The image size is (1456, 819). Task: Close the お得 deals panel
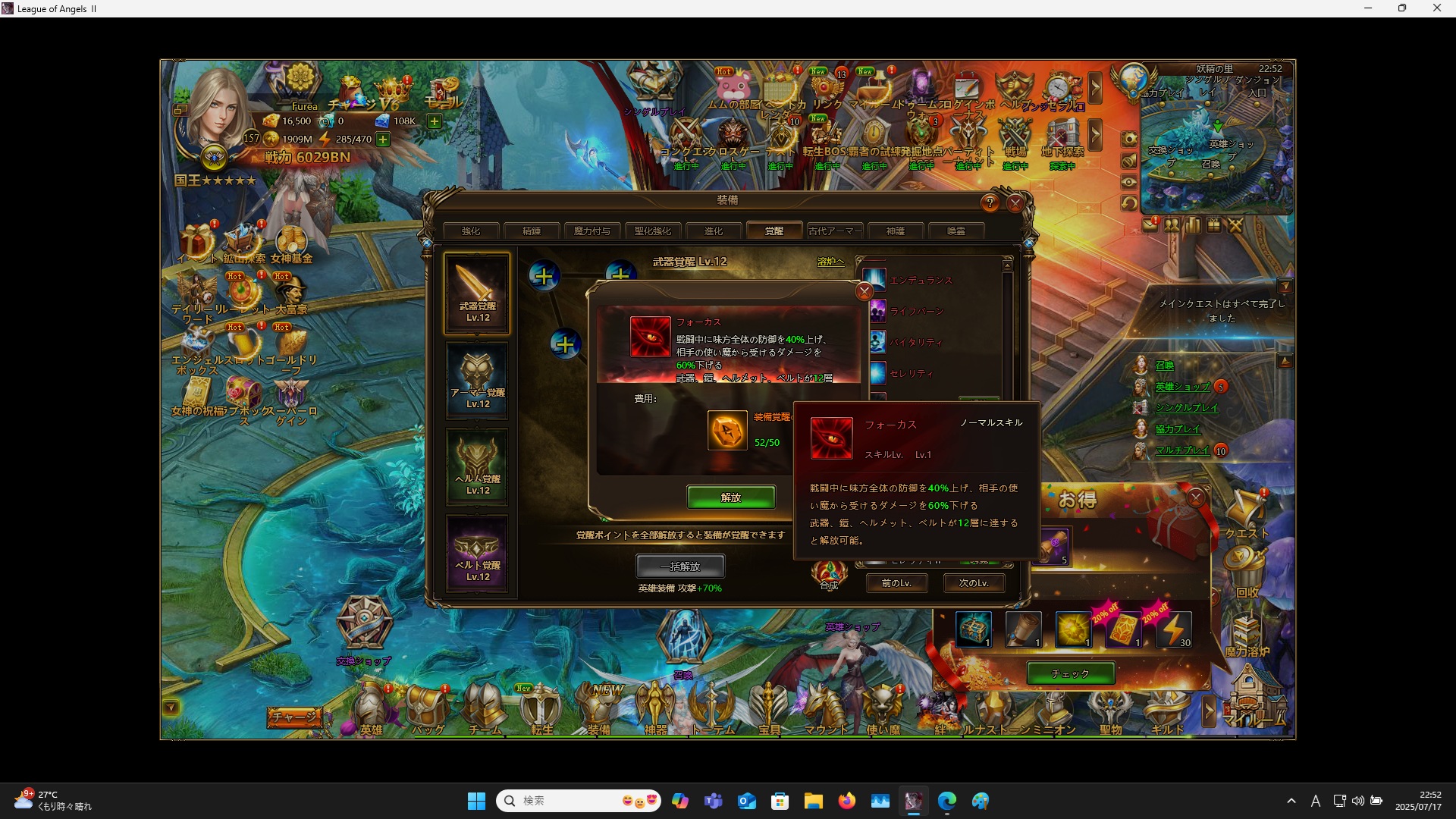[1196, 497]
